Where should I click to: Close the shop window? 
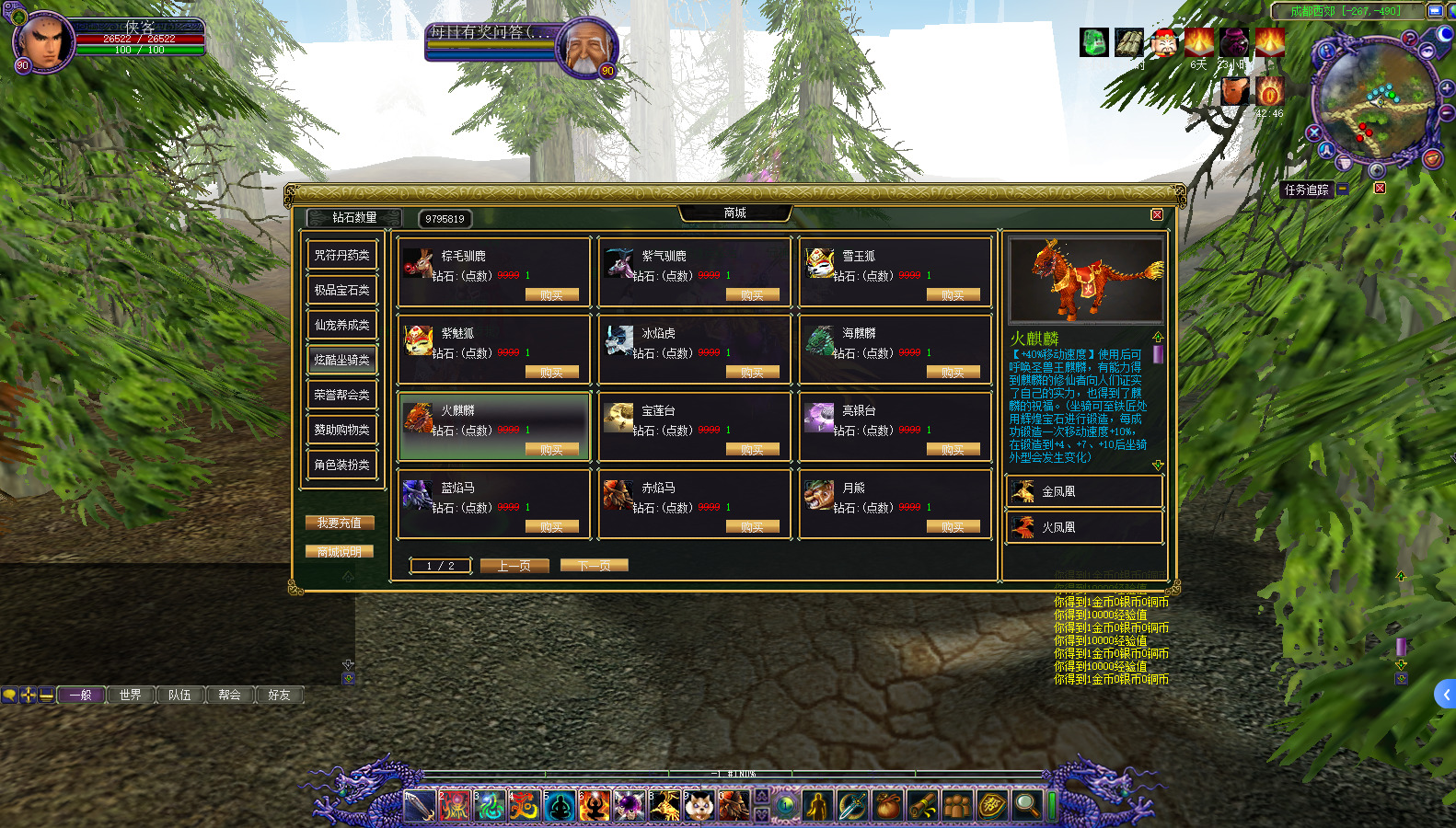pos(1157,214)
